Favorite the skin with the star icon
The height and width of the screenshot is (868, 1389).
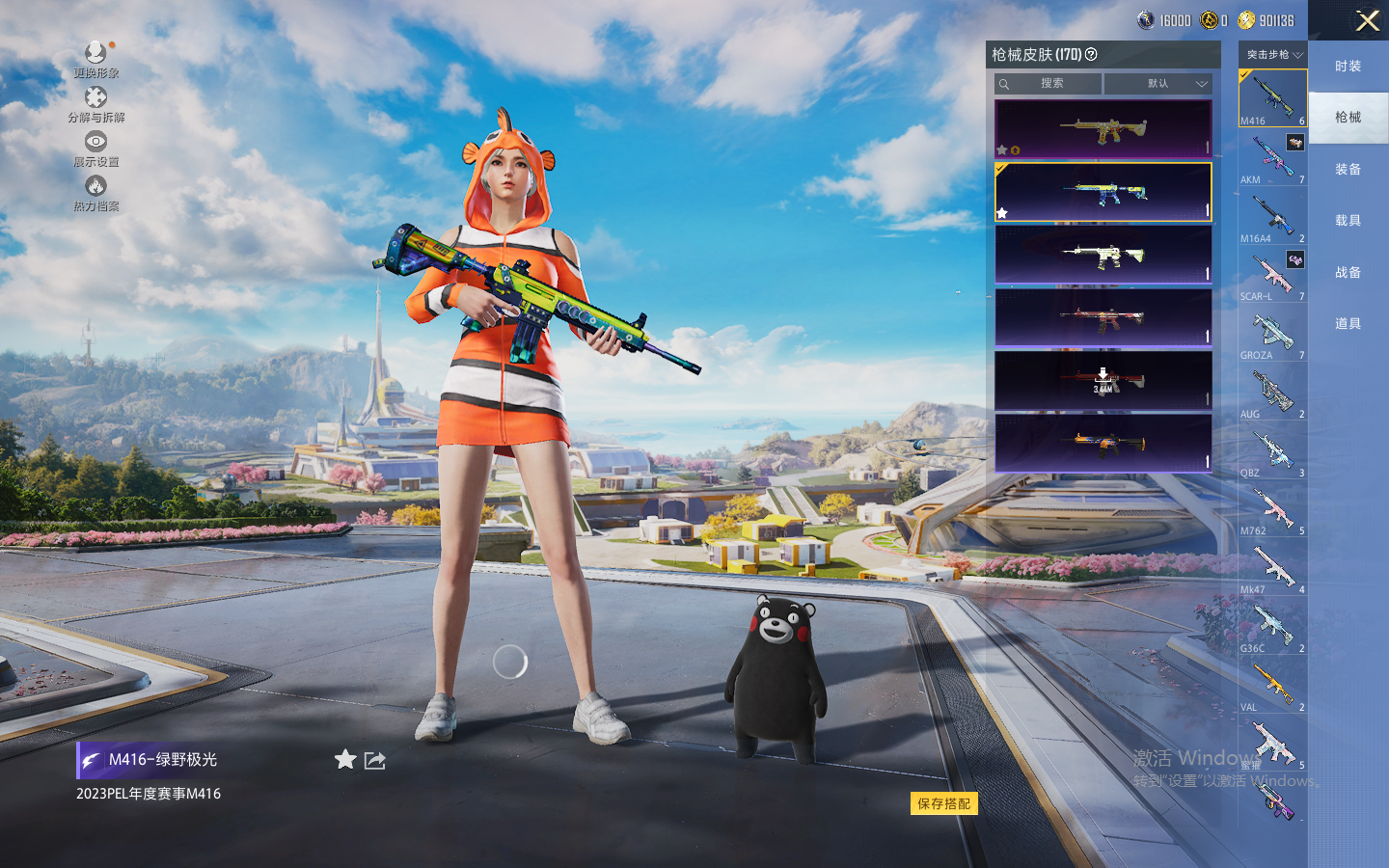[x=344, y=760]
